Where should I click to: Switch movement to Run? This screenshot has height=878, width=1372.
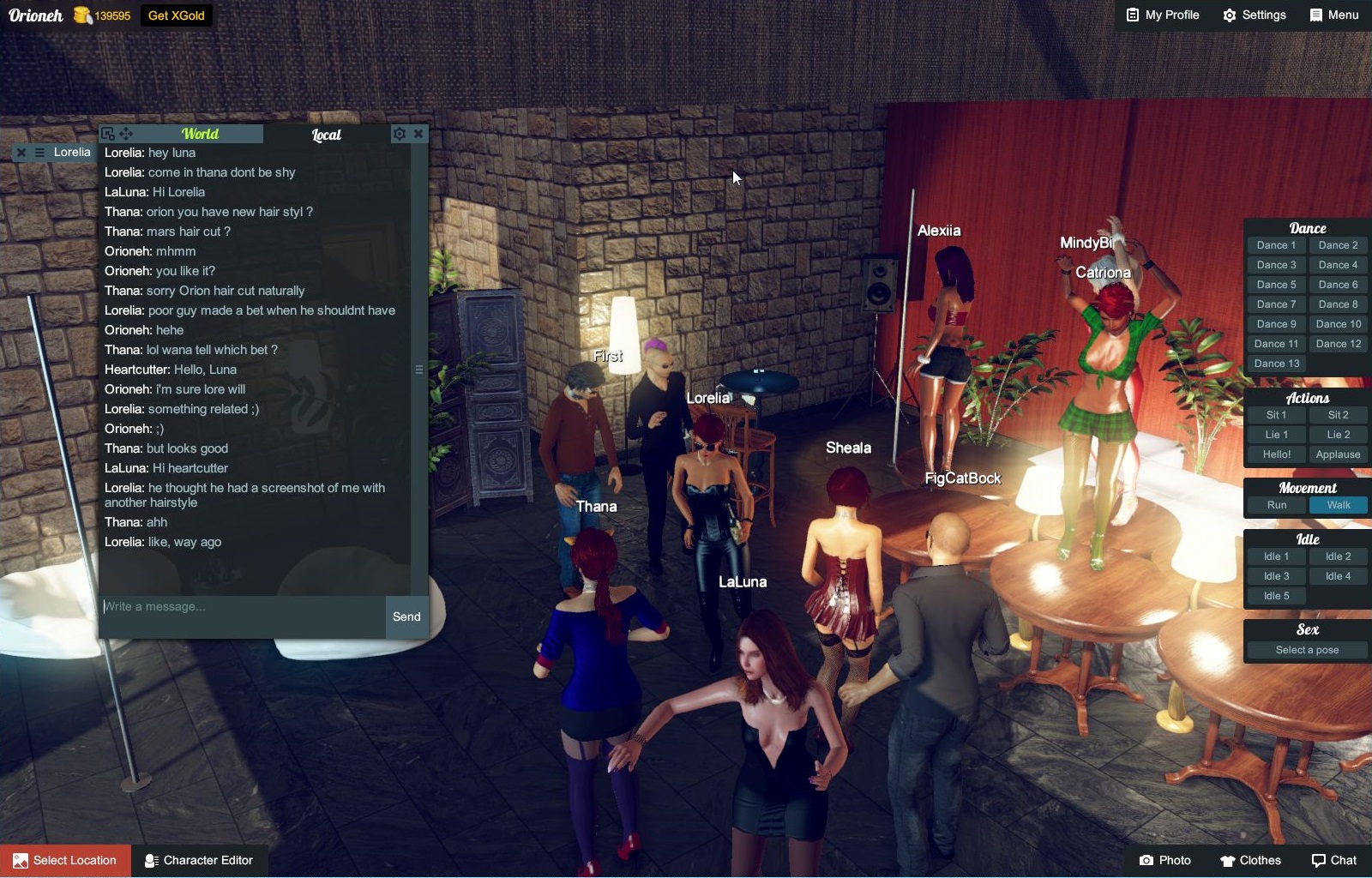[x=1276, y=505]
